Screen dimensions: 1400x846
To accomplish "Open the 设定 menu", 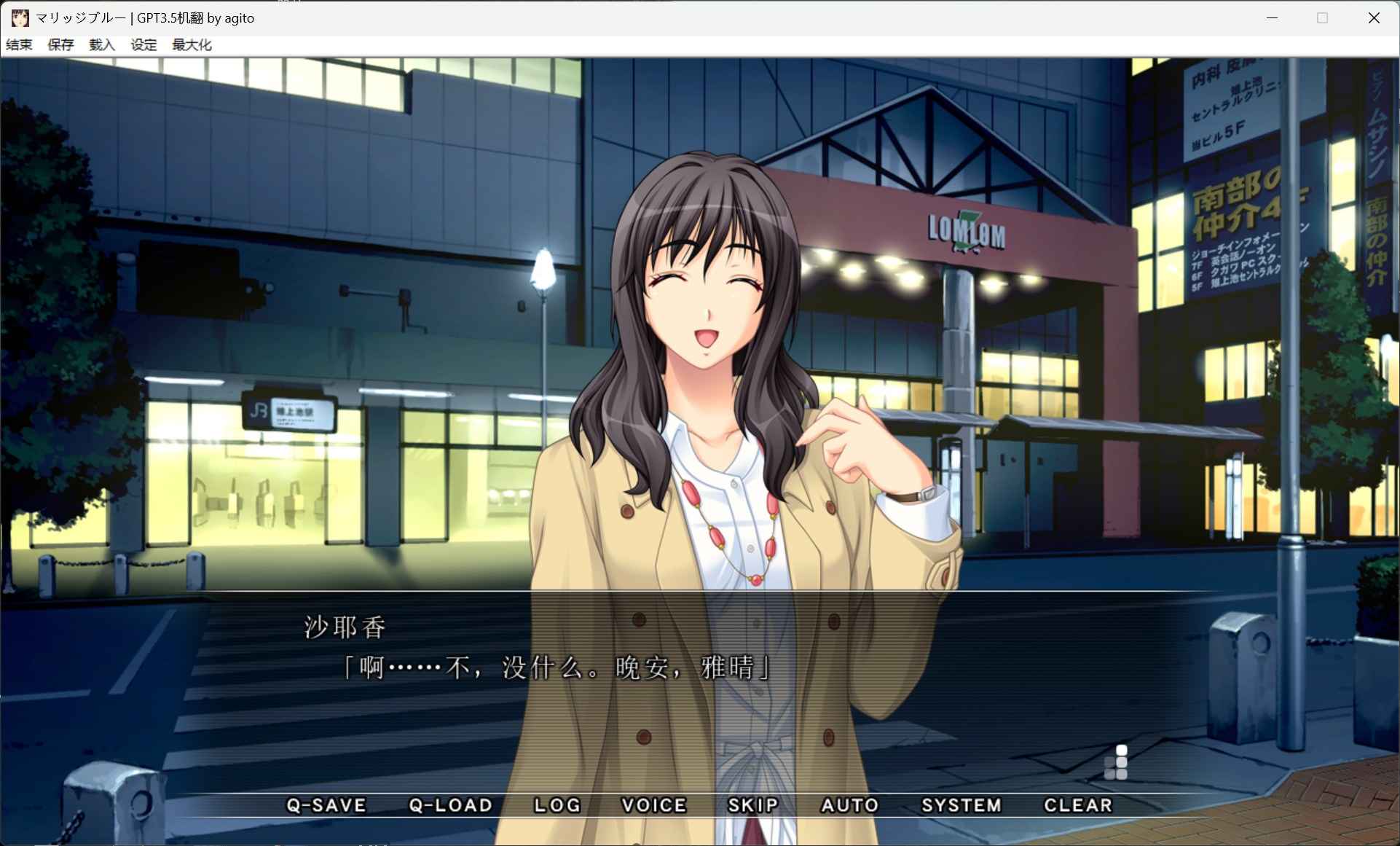I will (x=144, y=45).
